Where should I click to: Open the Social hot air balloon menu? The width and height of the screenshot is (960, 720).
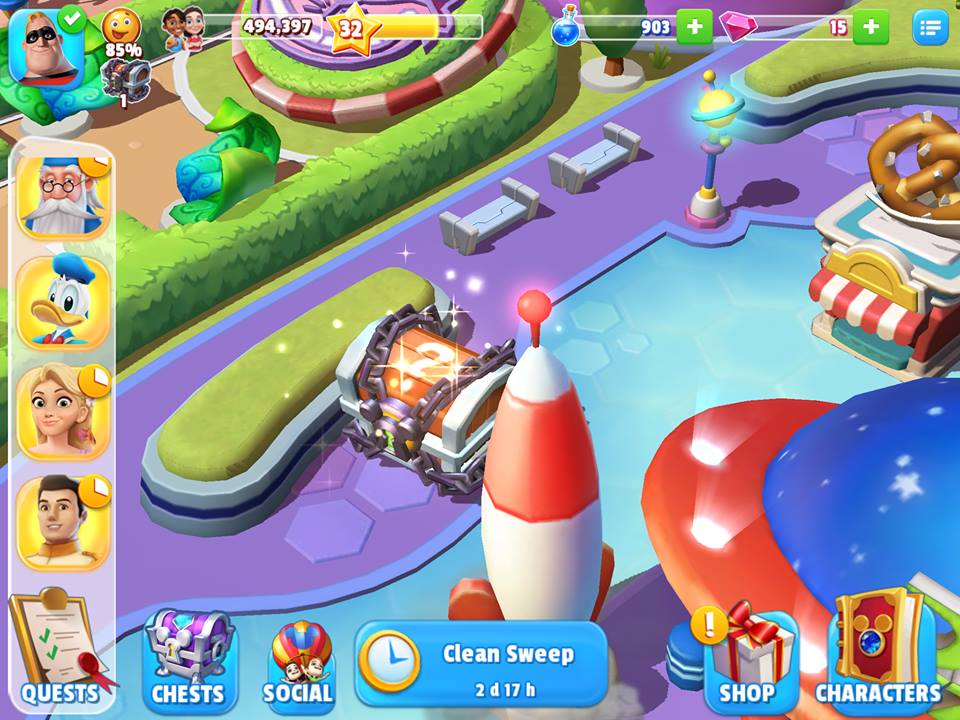coord(299,662)
